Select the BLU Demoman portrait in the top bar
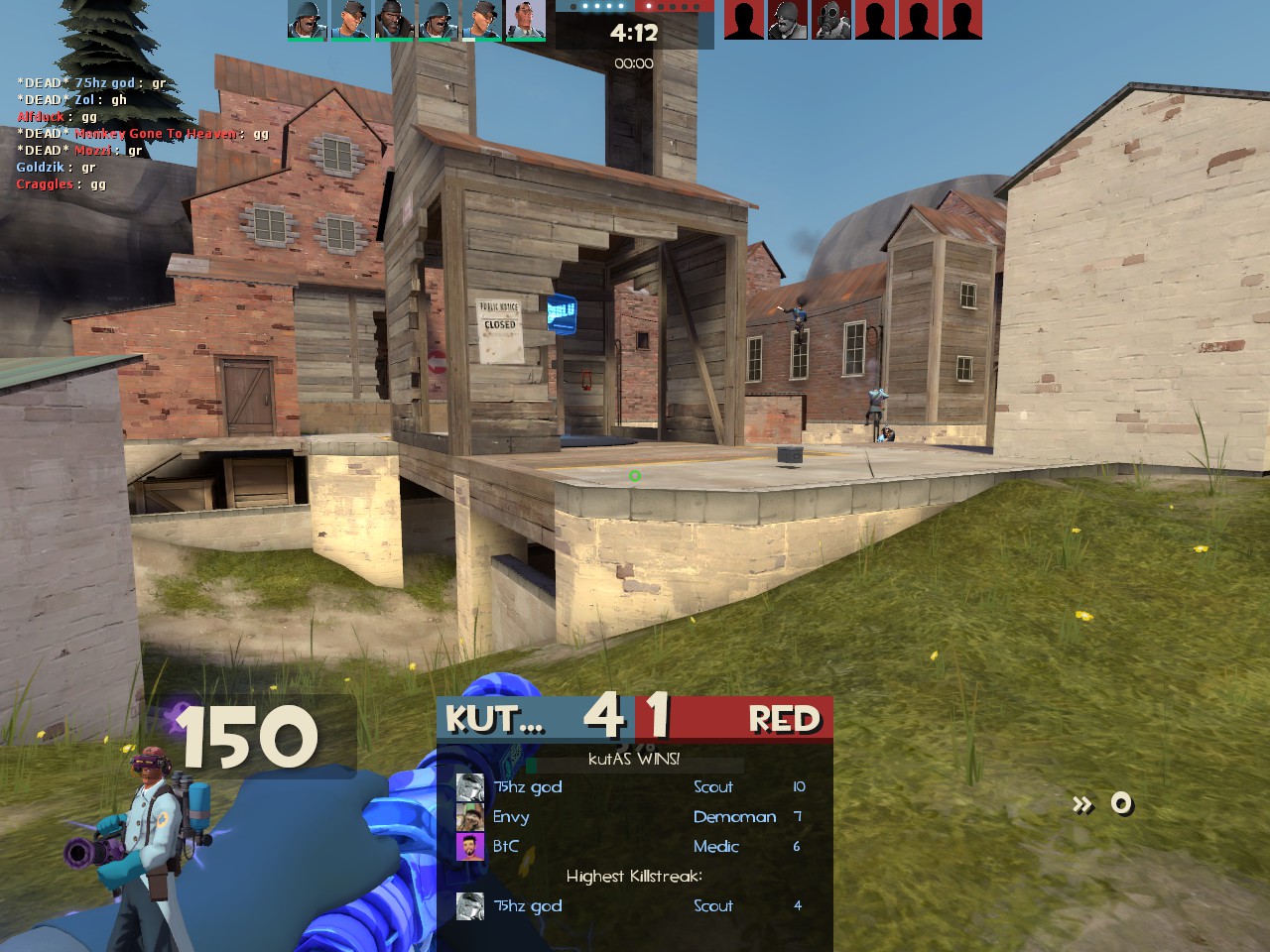This screenshot has width=1270, height=952. (x=394, y=19)
